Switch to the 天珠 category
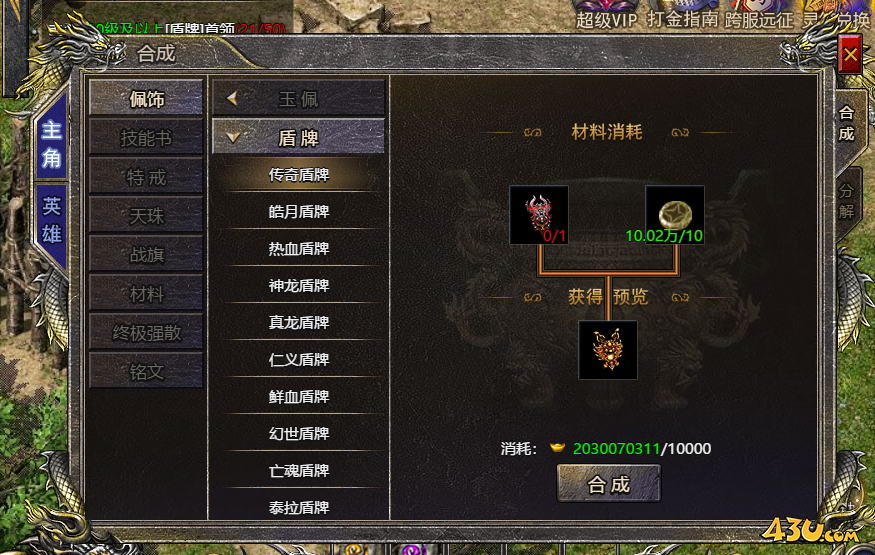This screenshot has height=555, width=875. click(146, 216)
